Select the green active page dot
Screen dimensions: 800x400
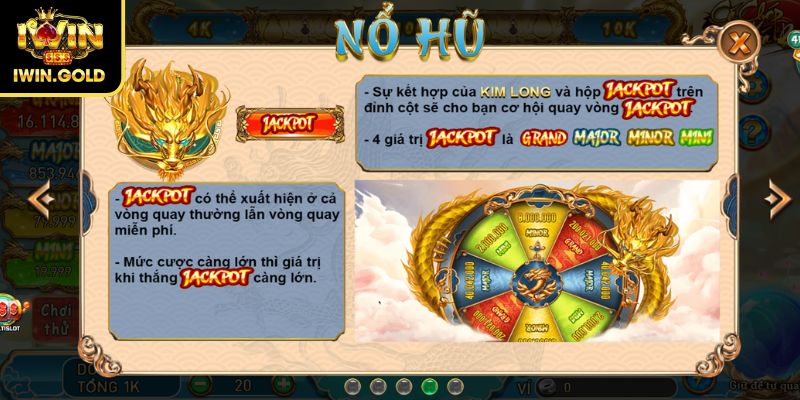(x=429, y=385)
